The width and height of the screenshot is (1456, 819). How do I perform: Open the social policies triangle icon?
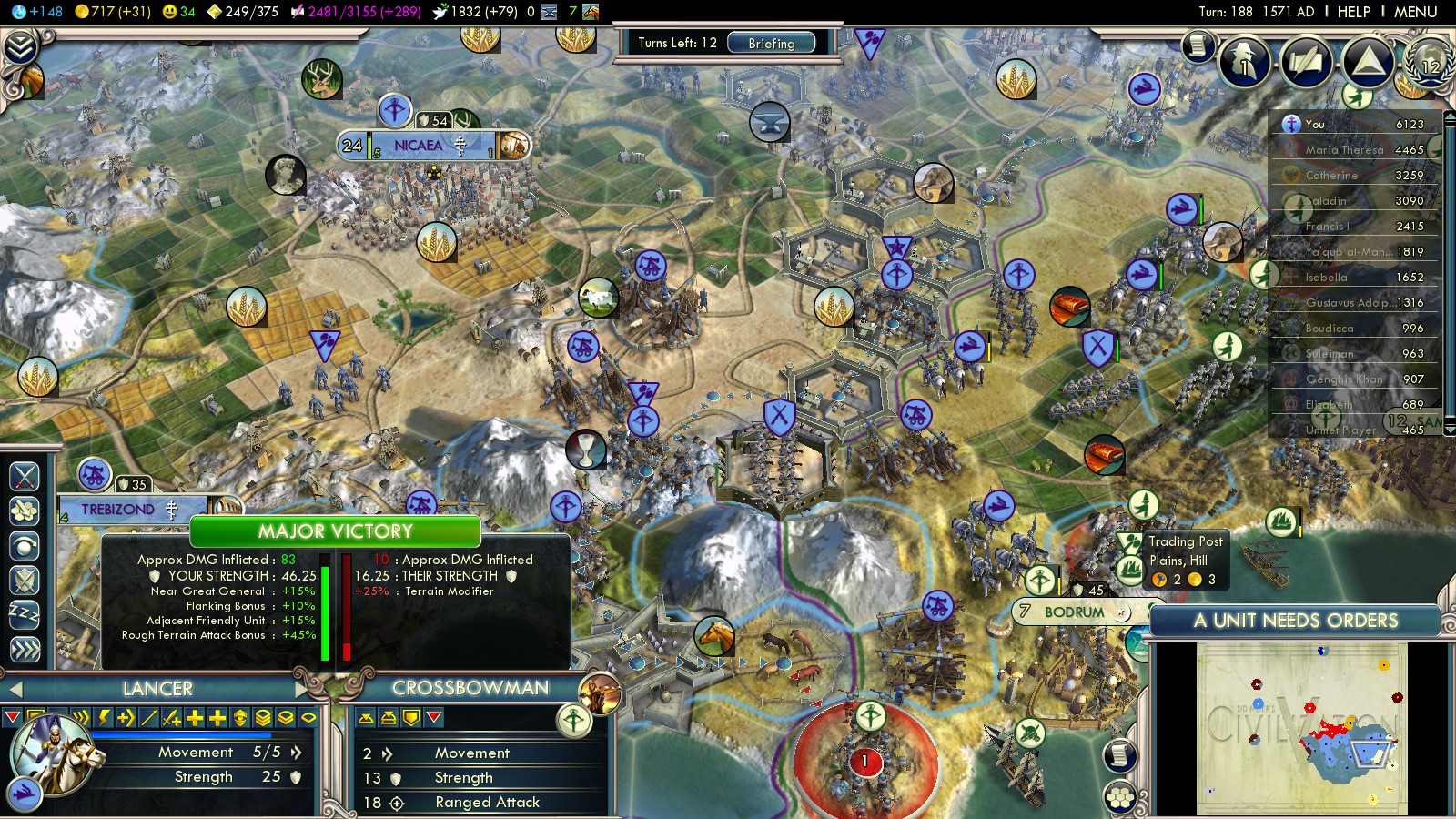click(1367, 61)
